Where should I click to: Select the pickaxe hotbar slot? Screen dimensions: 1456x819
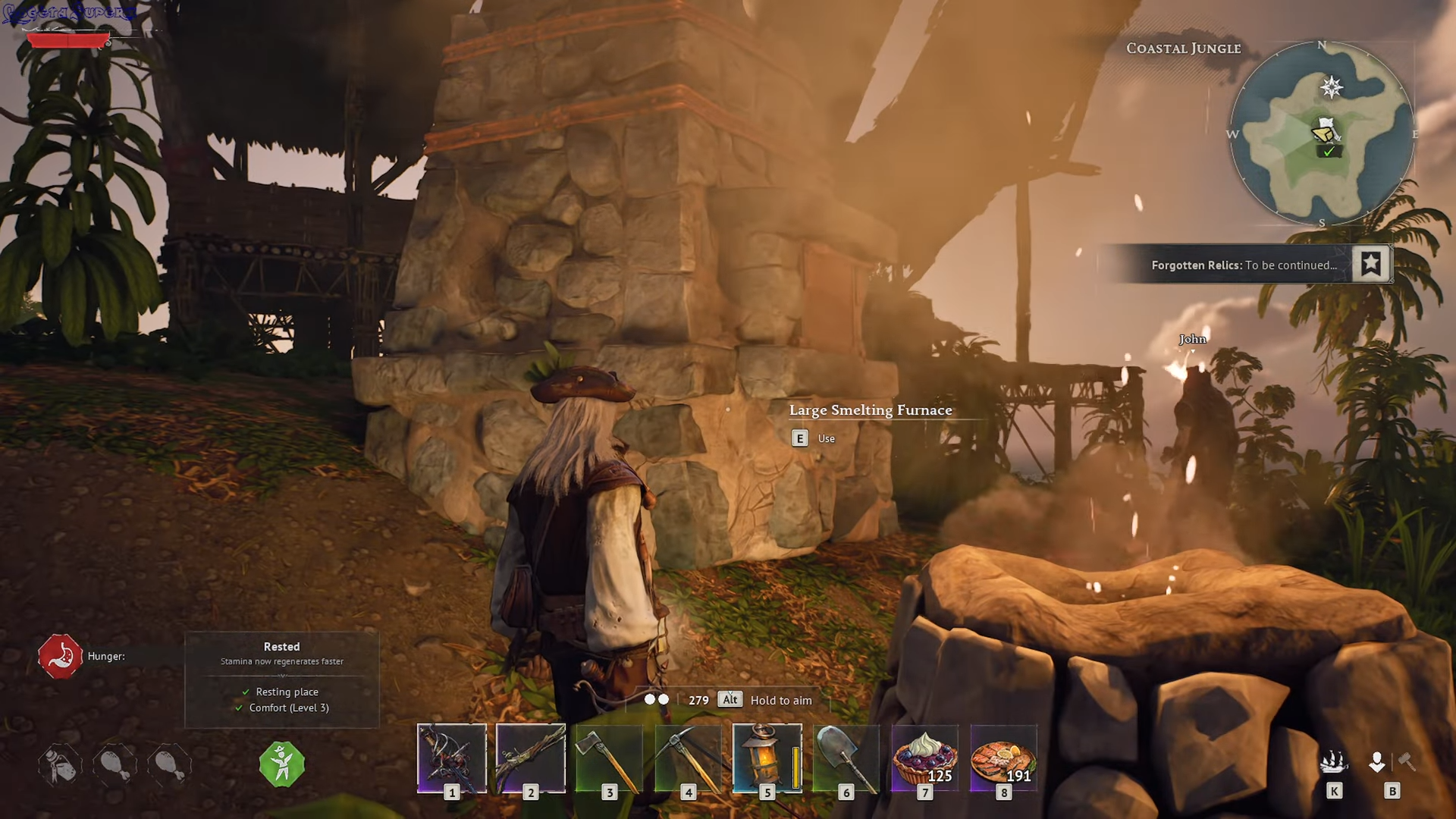(x=689, y=758)
